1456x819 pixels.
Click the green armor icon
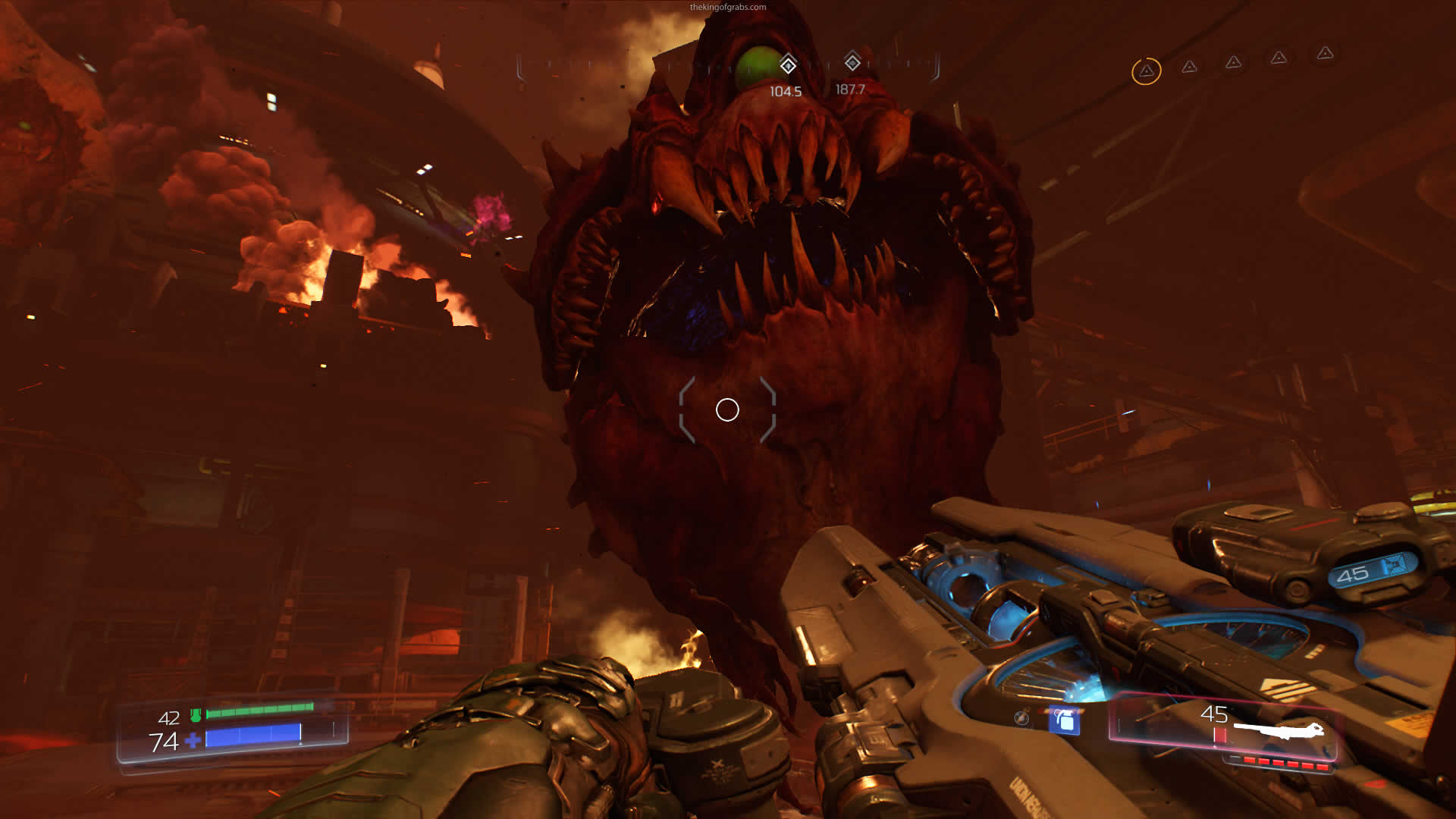click(196, 715)
